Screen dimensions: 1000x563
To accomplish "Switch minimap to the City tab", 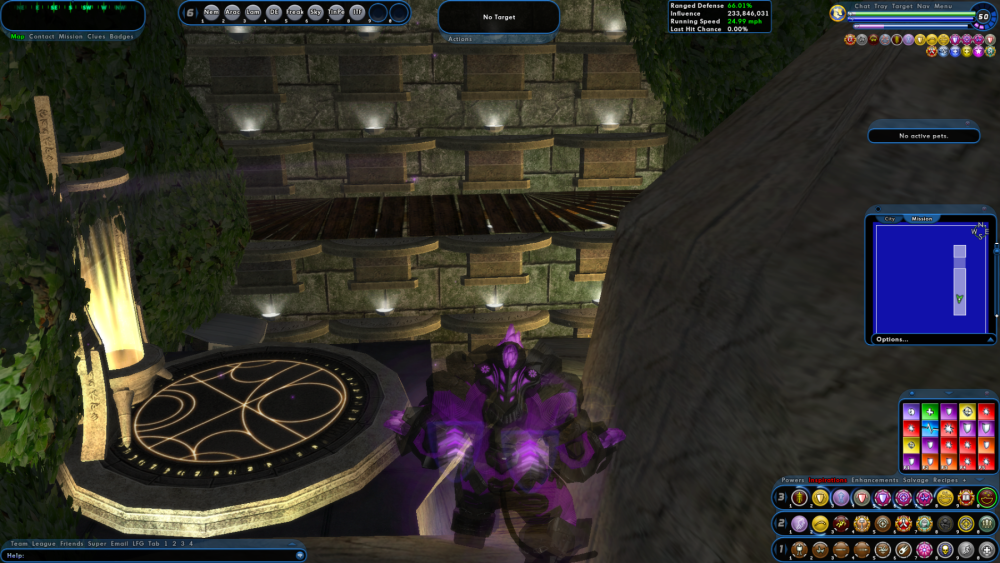I will [x=890, y=218].
